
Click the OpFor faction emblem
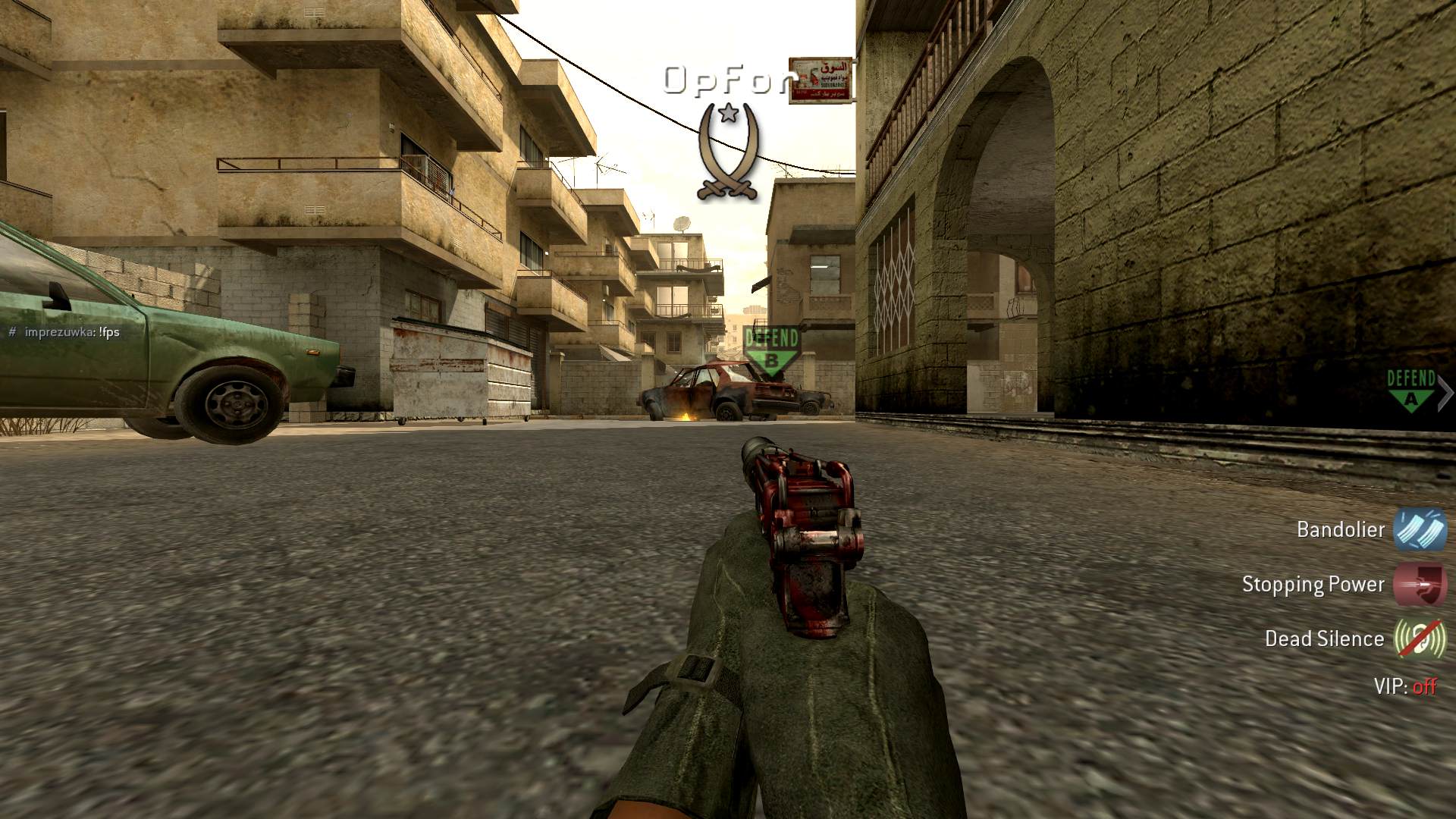[728, 152]
